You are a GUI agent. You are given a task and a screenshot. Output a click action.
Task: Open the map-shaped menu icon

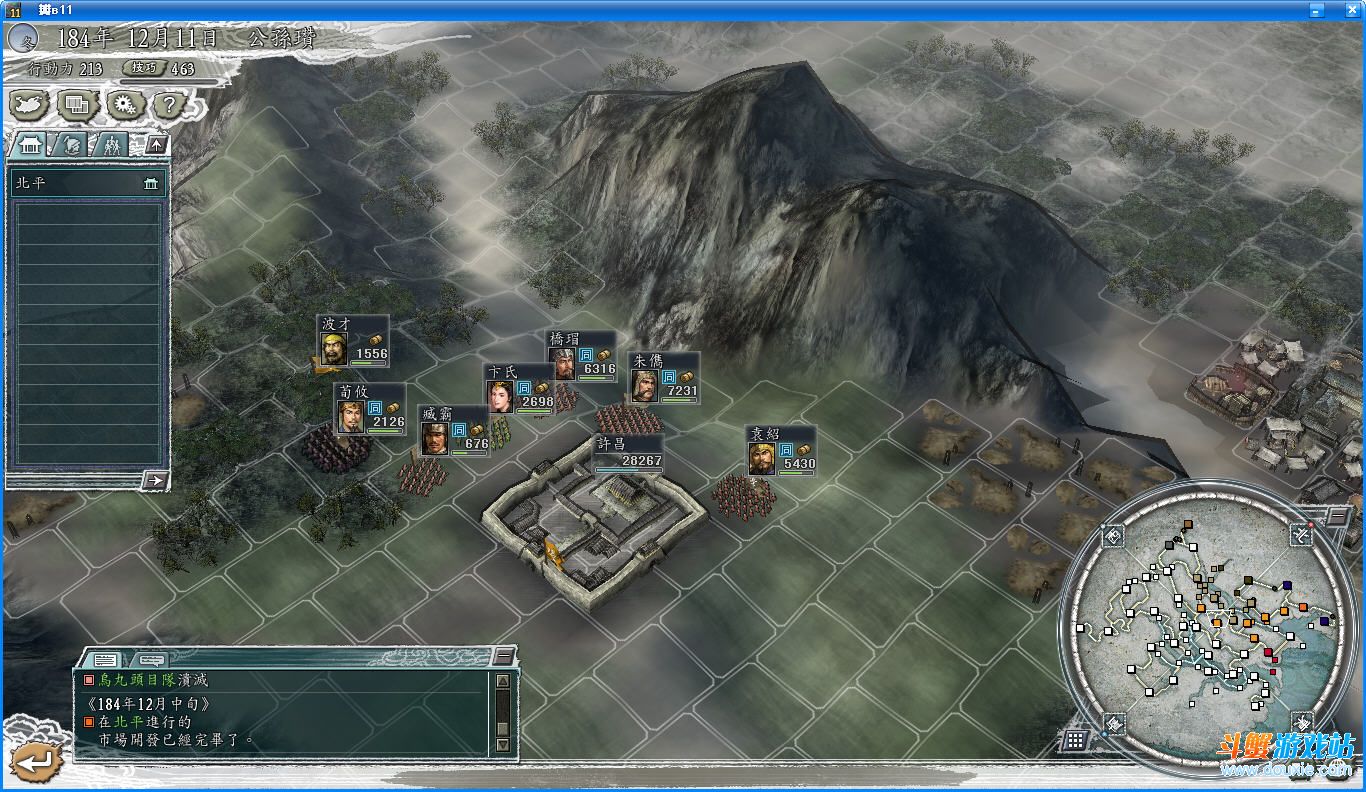27,103
